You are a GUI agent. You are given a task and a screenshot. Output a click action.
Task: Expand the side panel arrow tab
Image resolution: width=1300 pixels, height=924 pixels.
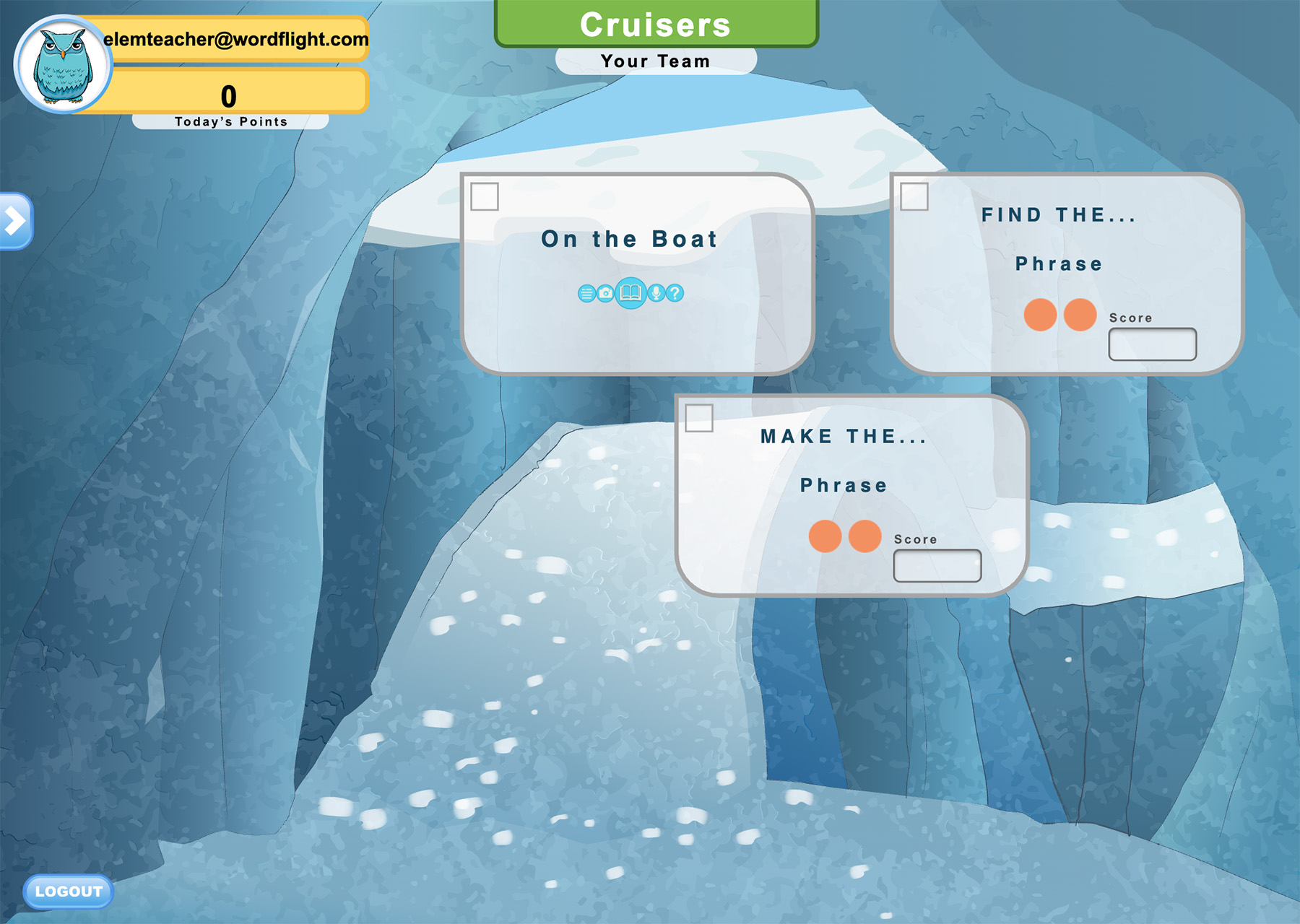tap(15, 221)
